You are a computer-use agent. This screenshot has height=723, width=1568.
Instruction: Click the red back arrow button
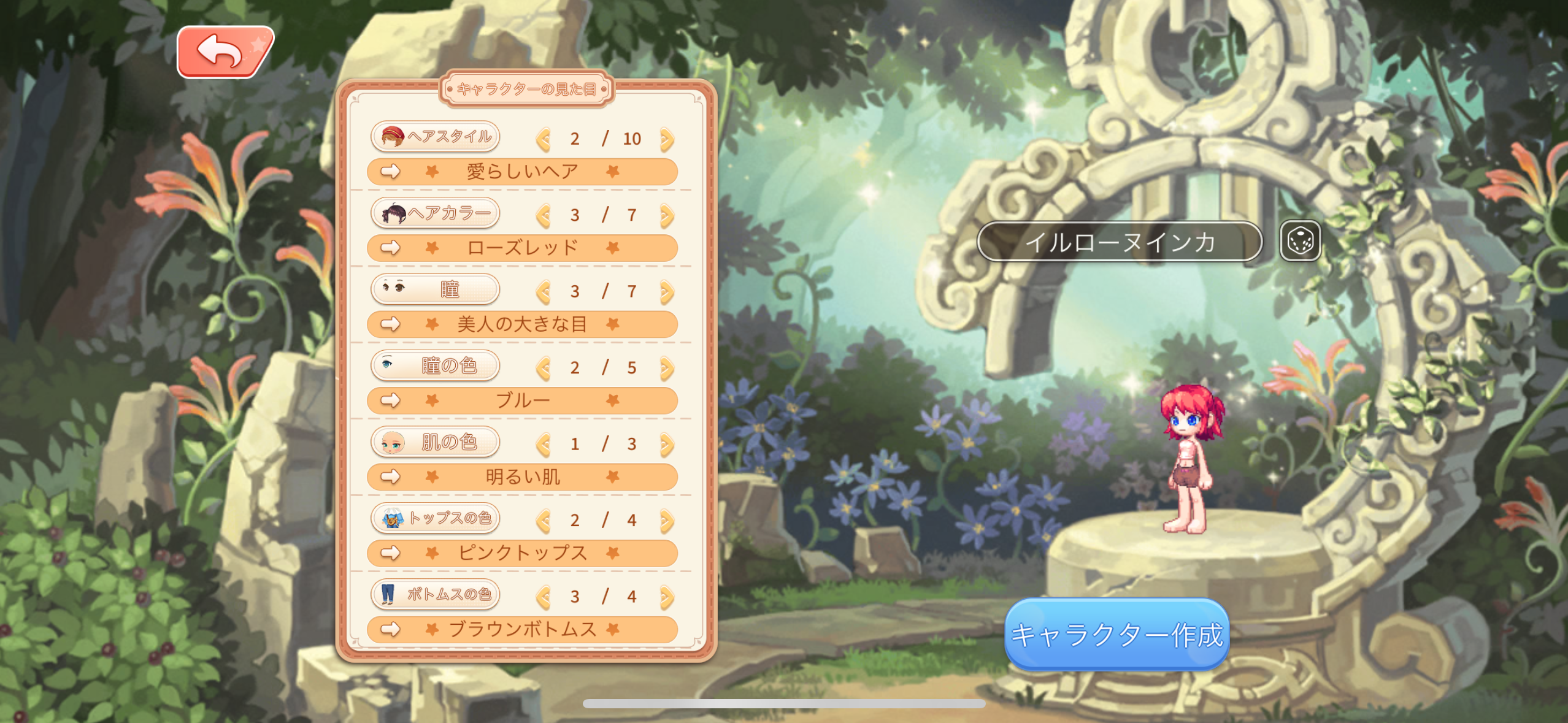pyautogui.click(x=225, y=52)
